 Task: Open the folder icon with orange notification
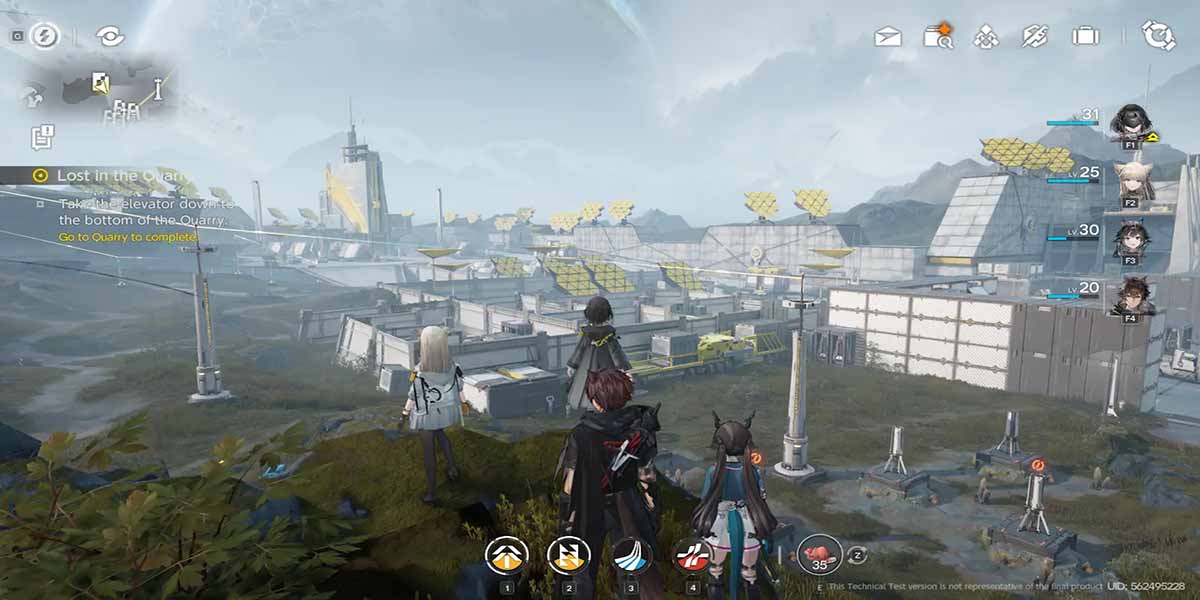coord(938,37)
